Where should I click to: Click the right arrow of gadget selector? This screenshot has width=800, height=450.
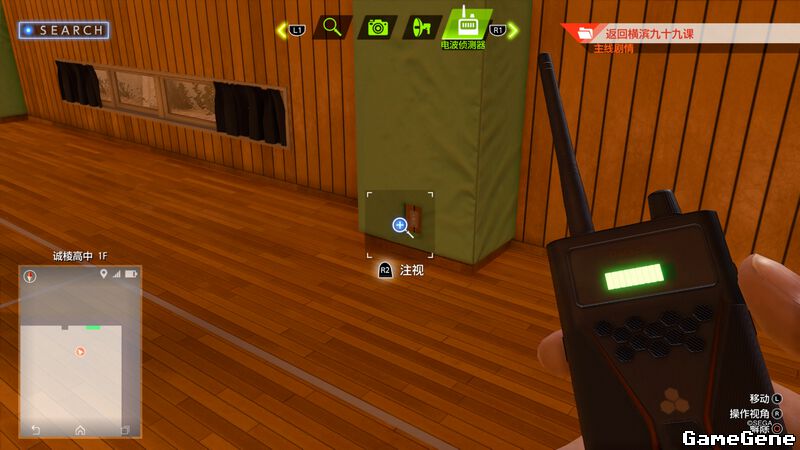click(513, 31)
